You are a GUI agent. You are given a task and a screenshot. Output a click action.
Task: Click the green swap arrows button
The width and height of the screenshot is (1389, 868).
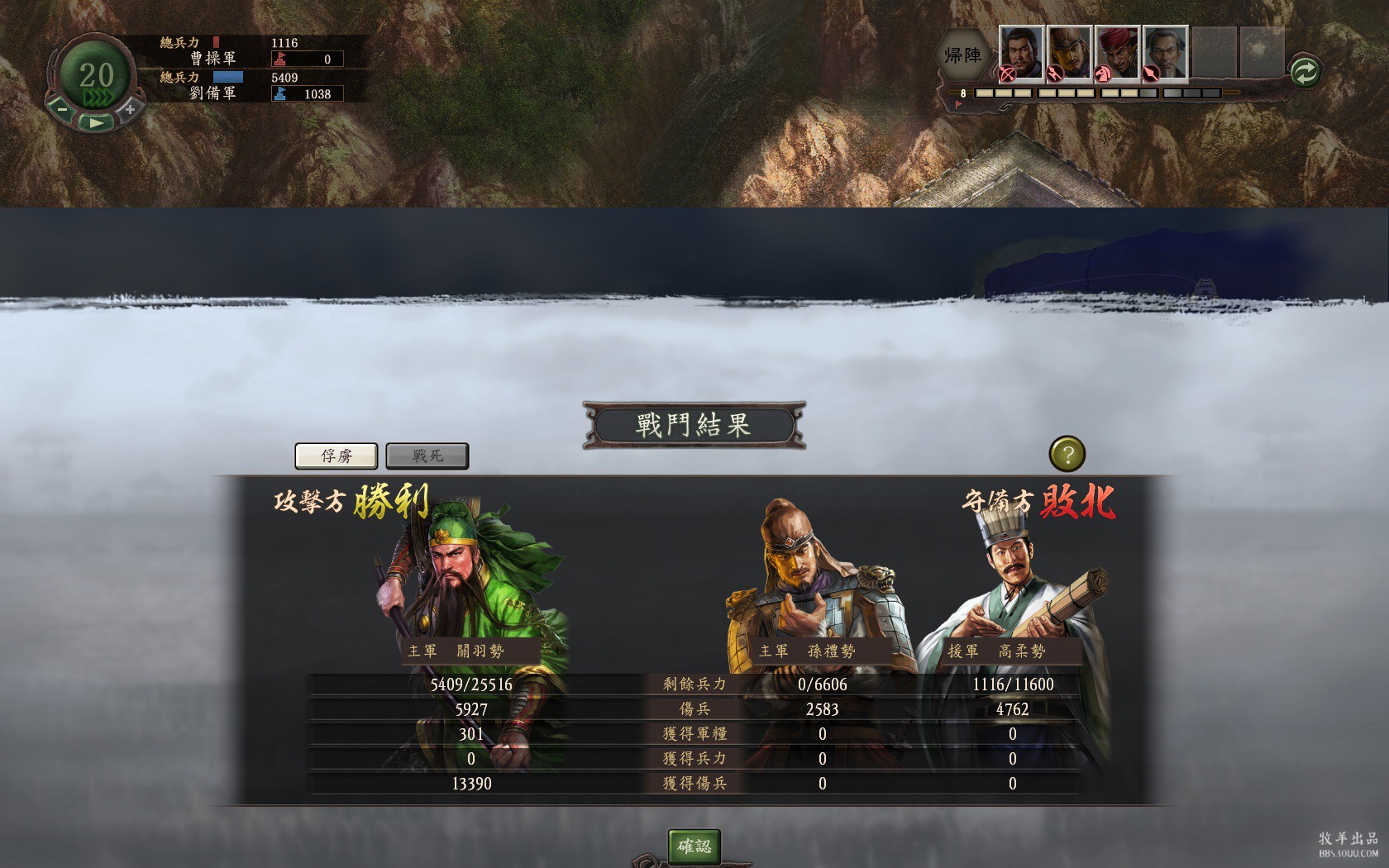click(1304, 72)
